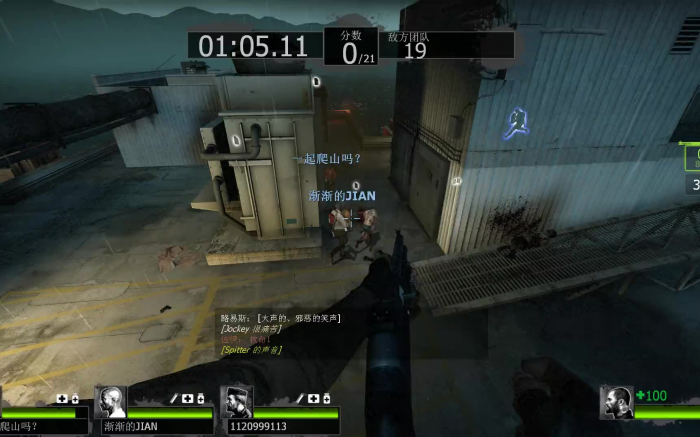Select teammate portrait of 渐渐的JIAN
This screenshot has width=700, height=437.
[x=110, y=402]
